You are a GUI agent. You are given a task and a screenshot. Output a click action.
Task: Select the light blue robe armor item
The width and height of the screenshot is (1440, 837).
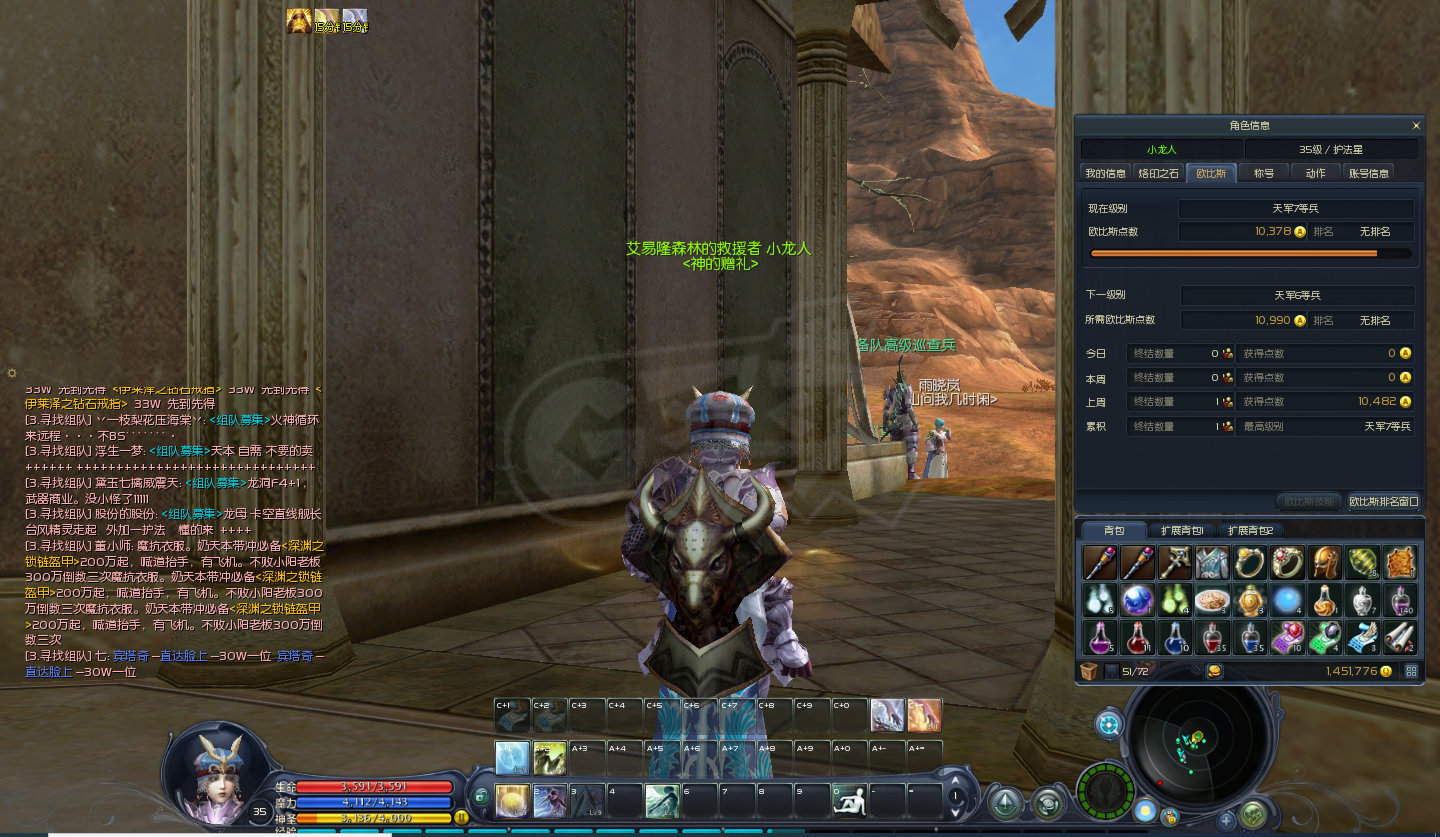pyautogui.click(x=1212, y=563)
